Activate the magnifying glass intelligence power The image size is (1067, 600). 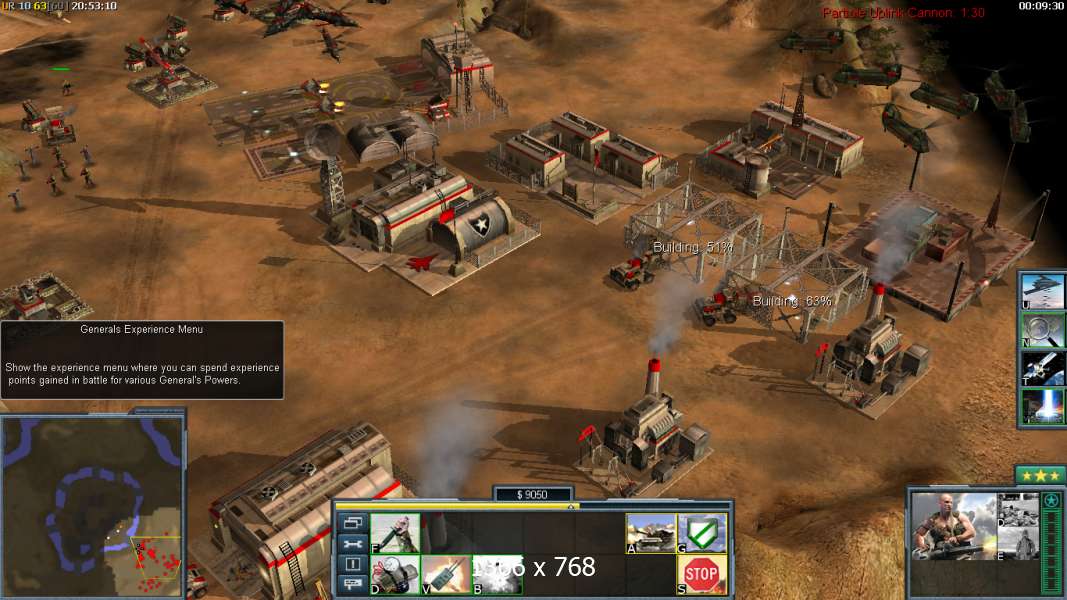(1042, 330)
